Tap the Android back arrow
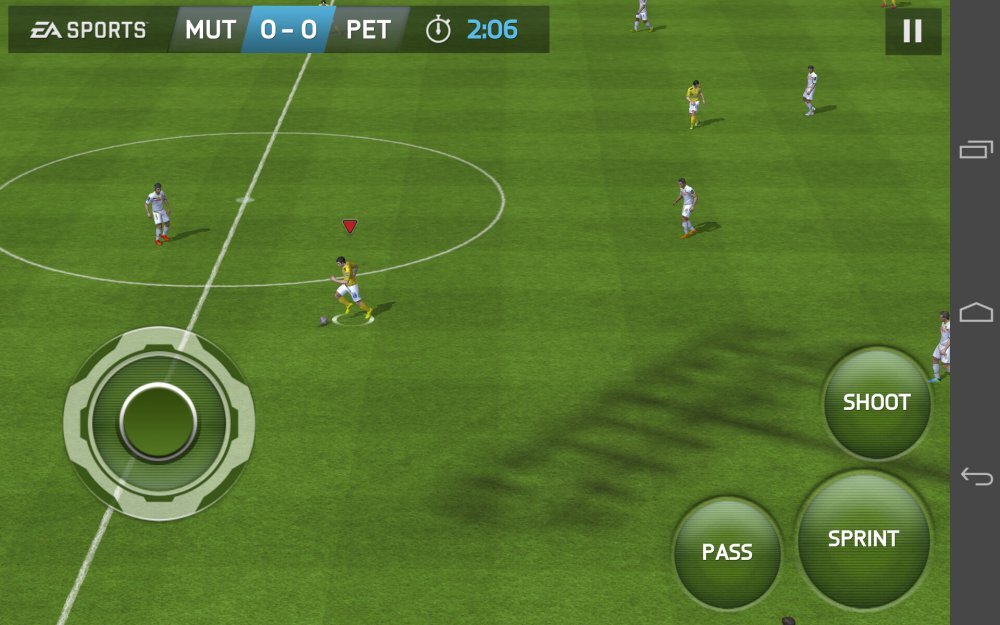This screenshot has height=625, width=1000. (x=976, y=476)
